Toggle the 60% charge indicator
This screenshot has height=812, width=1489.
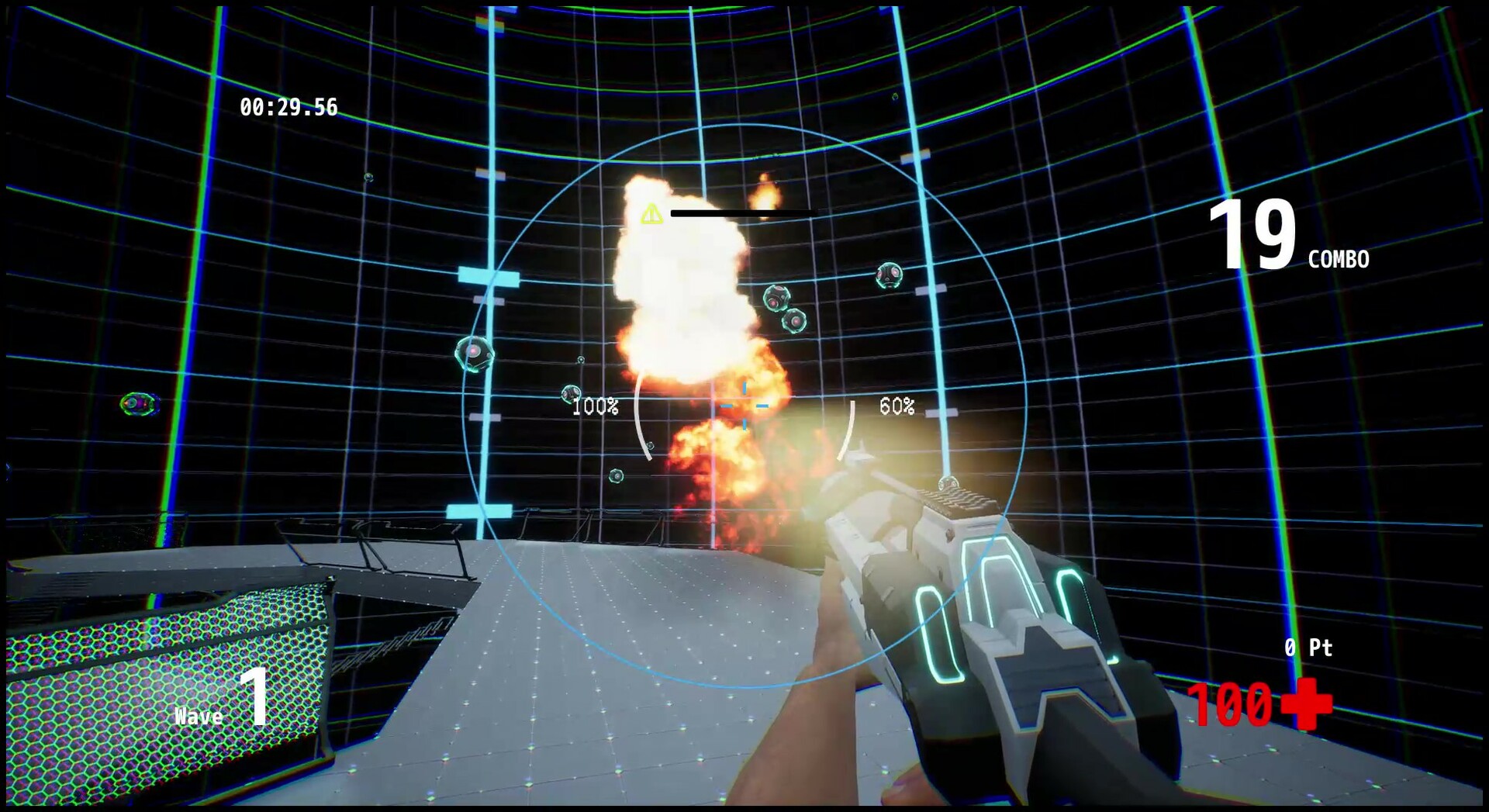point(897,406)
